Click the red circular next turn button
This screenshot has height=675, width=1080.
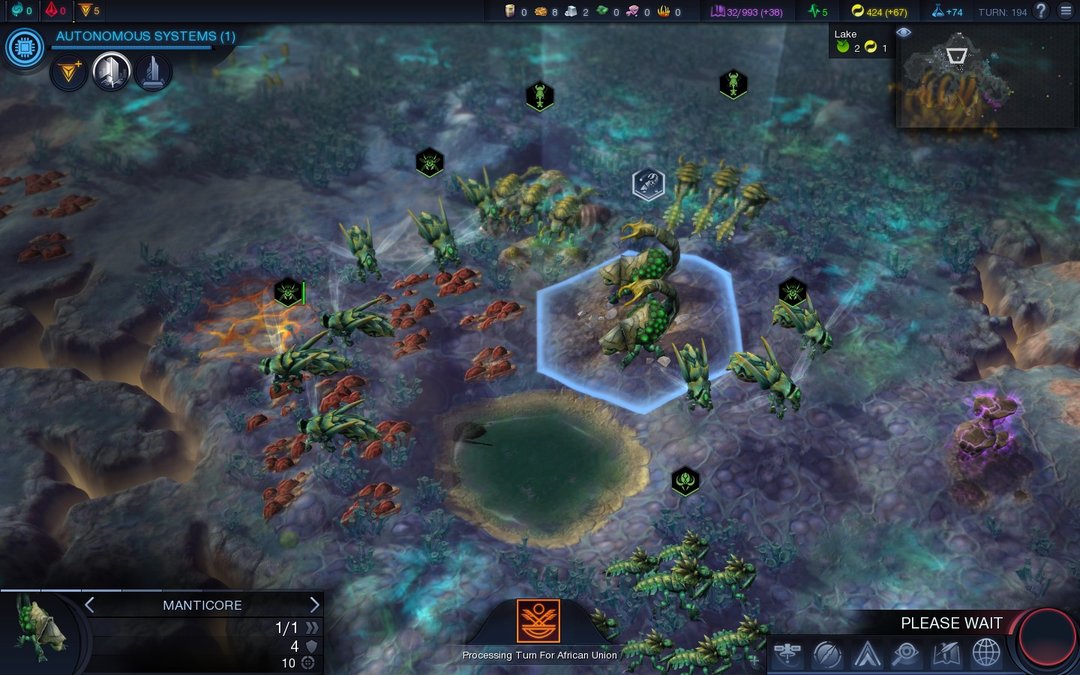1047,640
